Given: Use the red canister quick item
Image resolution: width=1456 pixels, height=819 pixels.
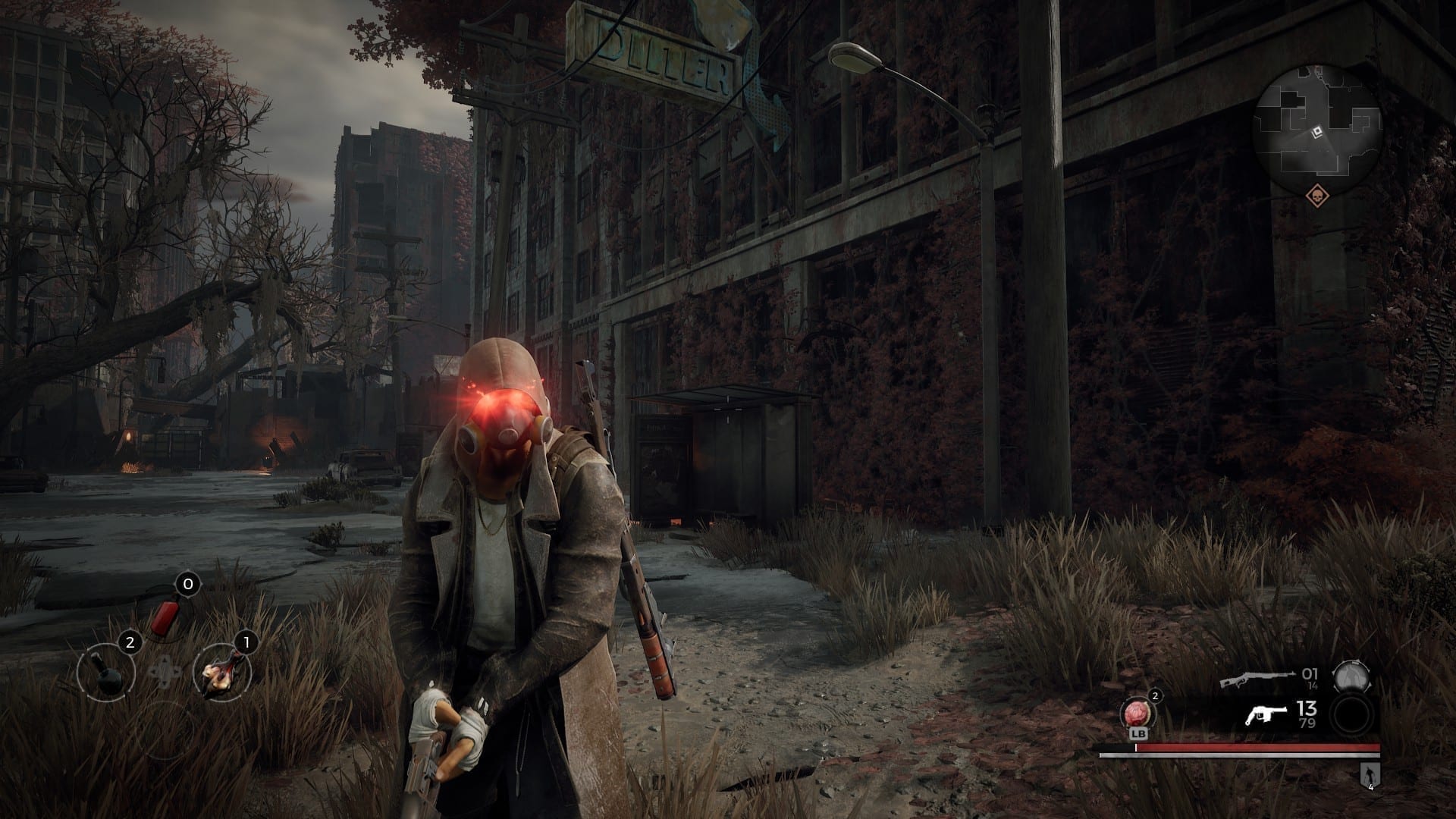Looking at the screenshot, I should coord(162,619).
